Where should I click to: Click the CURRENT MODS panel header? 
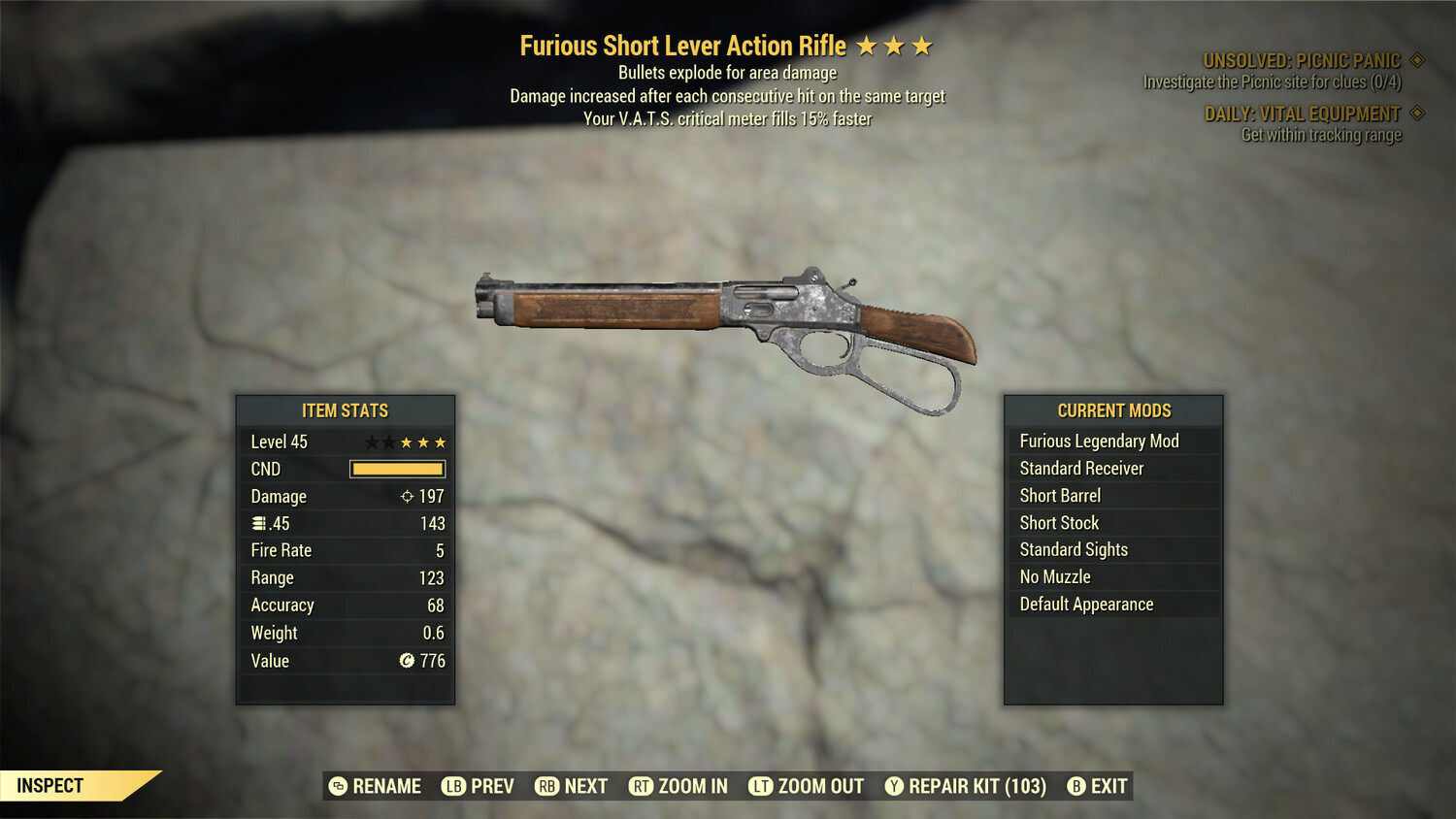pos(1113,409)
